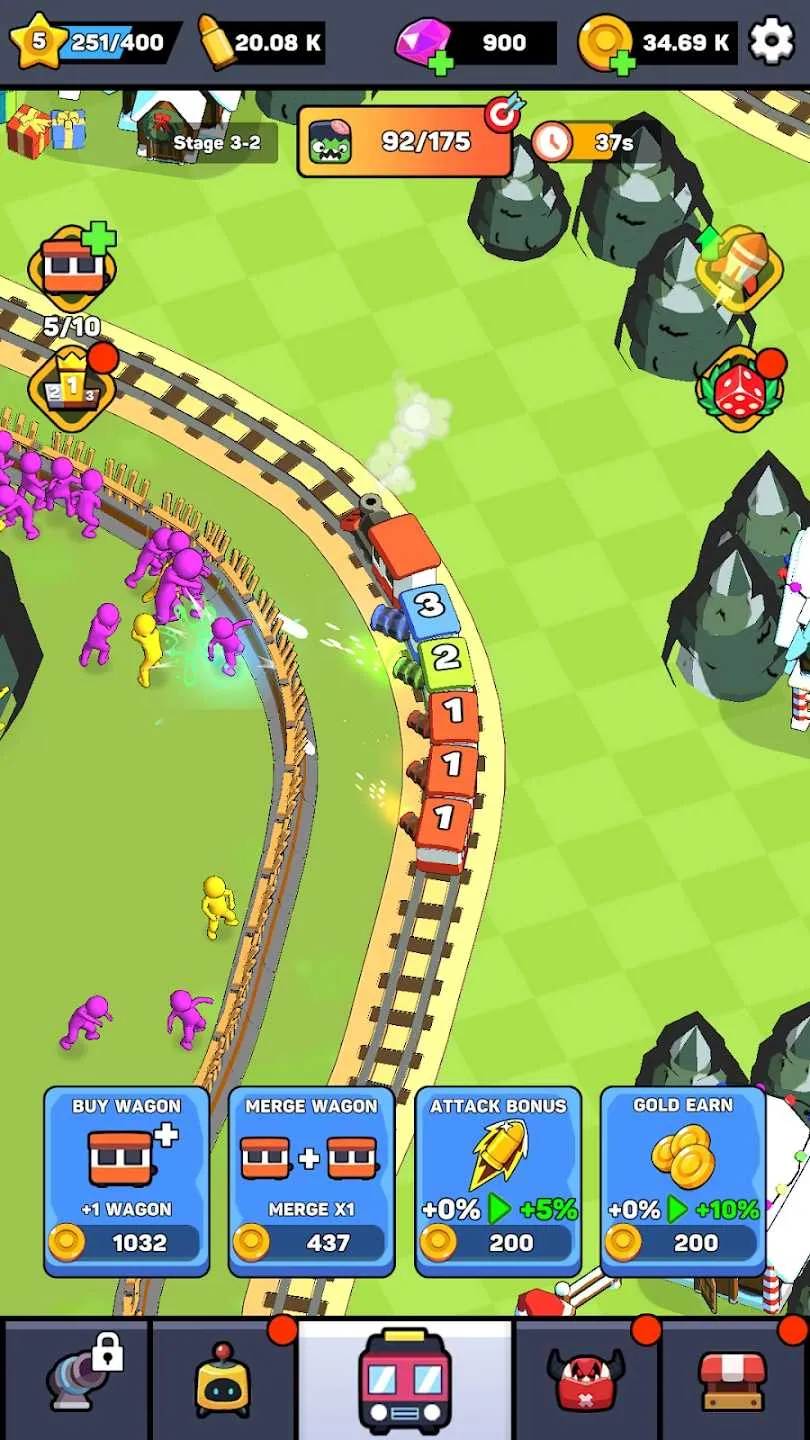This screenshot has height=1440, width=810.
Task: Open the gift boxes reward
Action: 46,130
